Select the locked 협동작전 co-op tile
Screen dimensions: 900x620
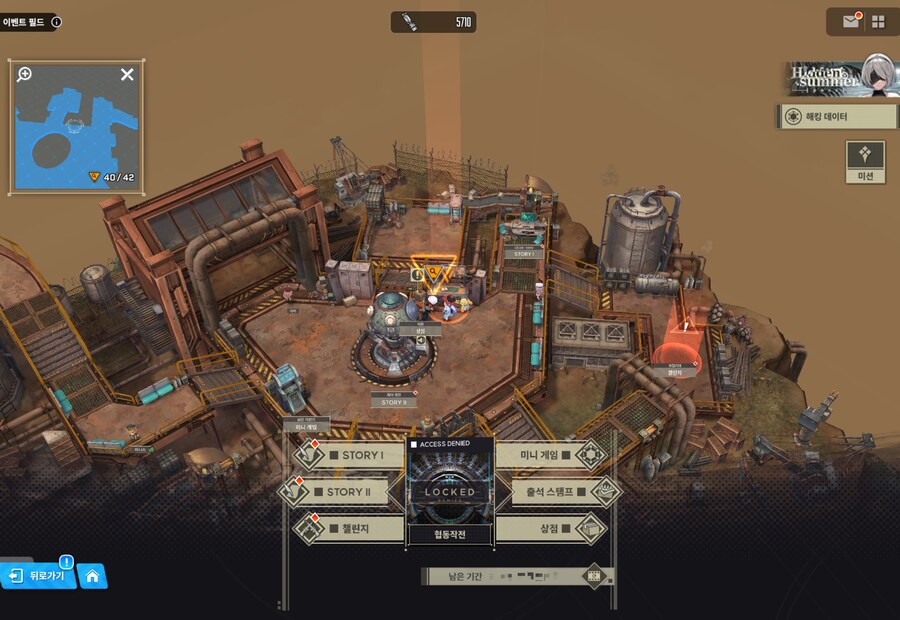pos(450,492)
